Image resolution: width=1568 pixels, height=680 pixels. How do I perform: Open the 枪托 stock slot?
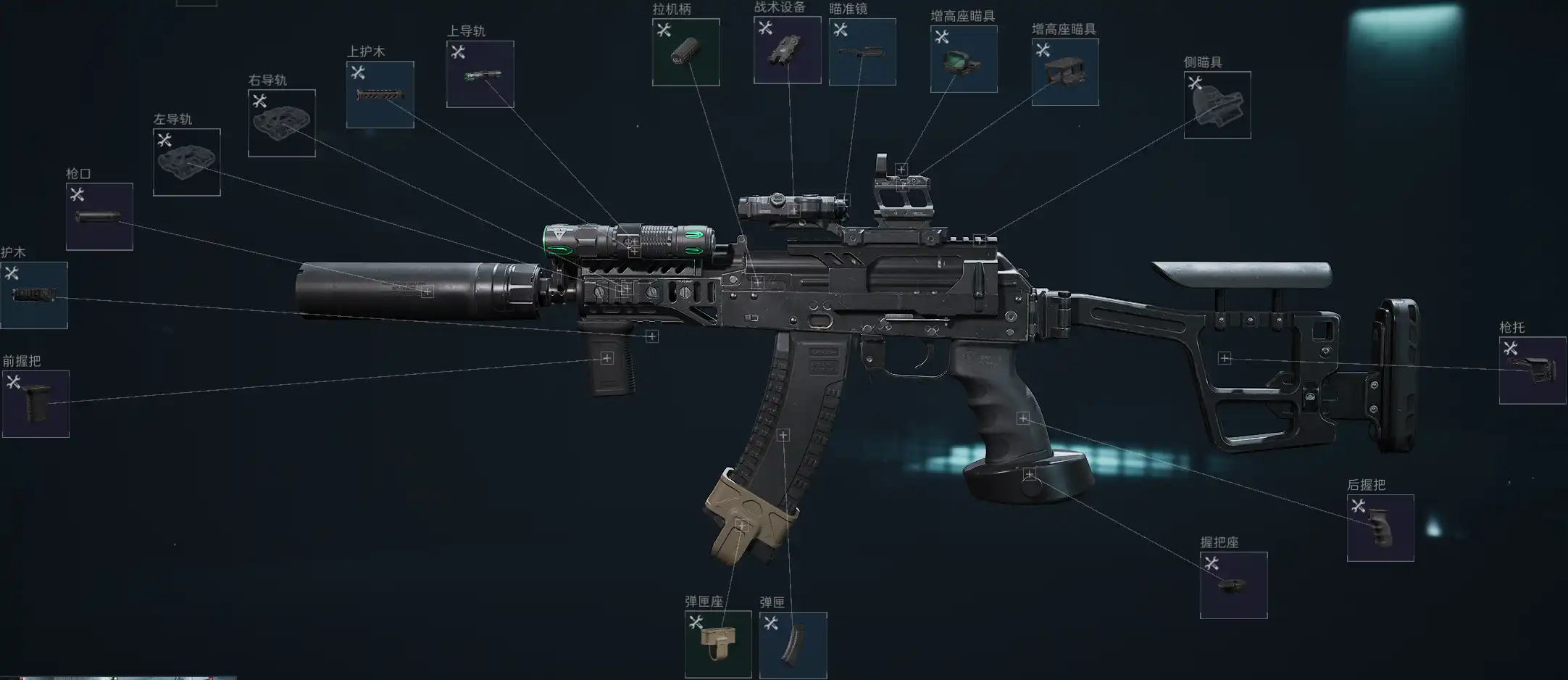pos(1532,370)
